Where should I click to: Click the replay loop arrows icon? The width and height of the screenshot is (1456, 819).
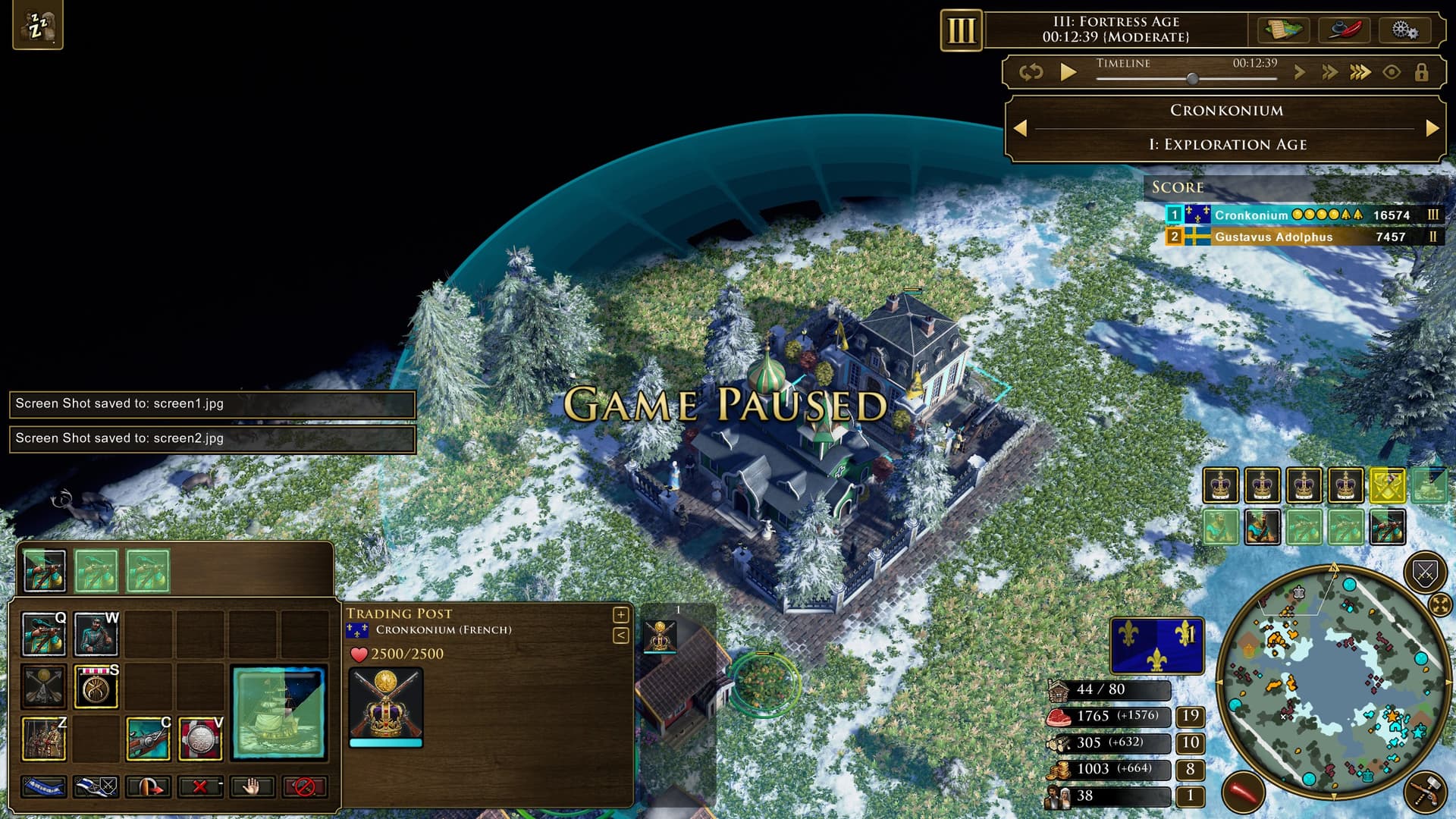click(1031, 72)
